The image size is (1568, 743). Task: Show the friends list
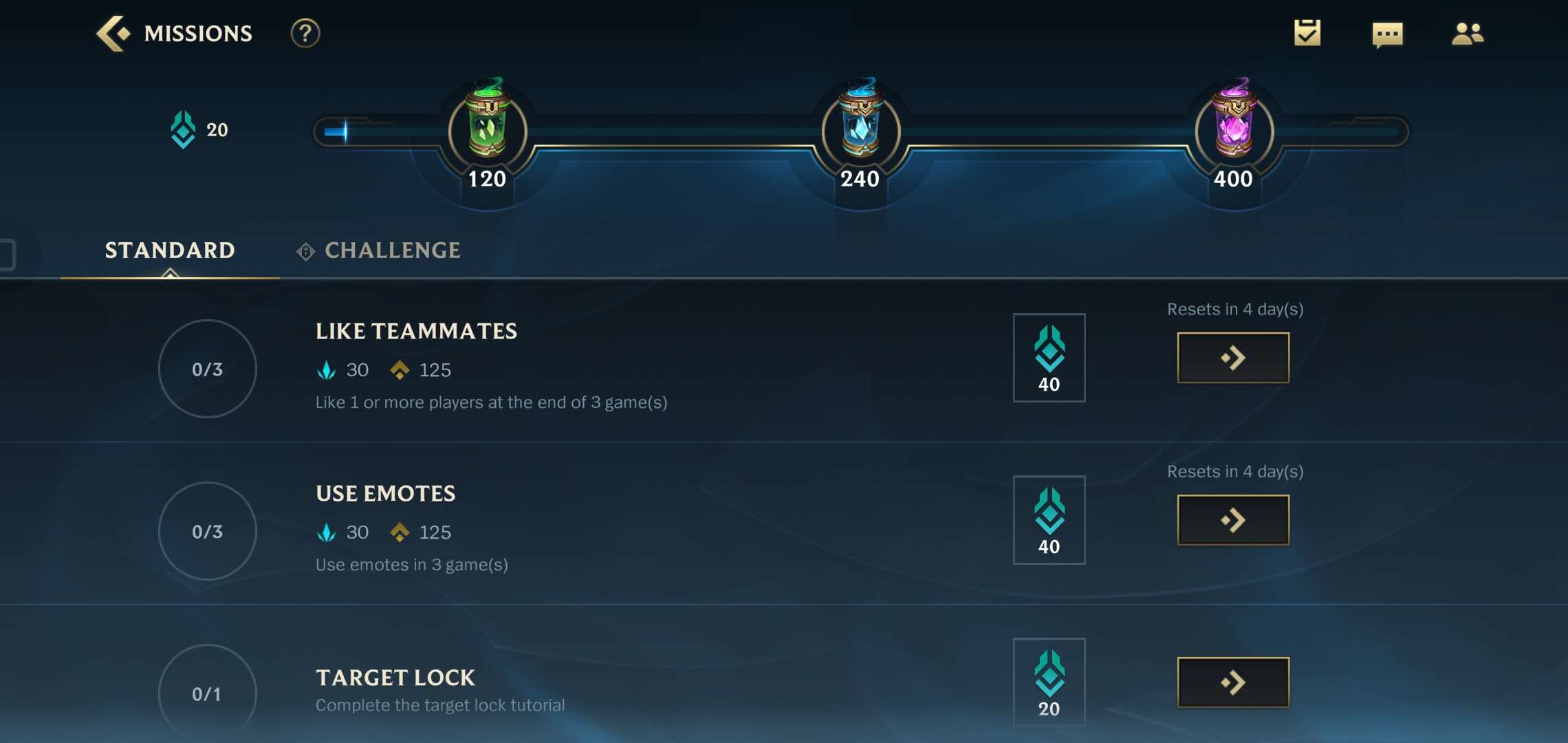1467,33
